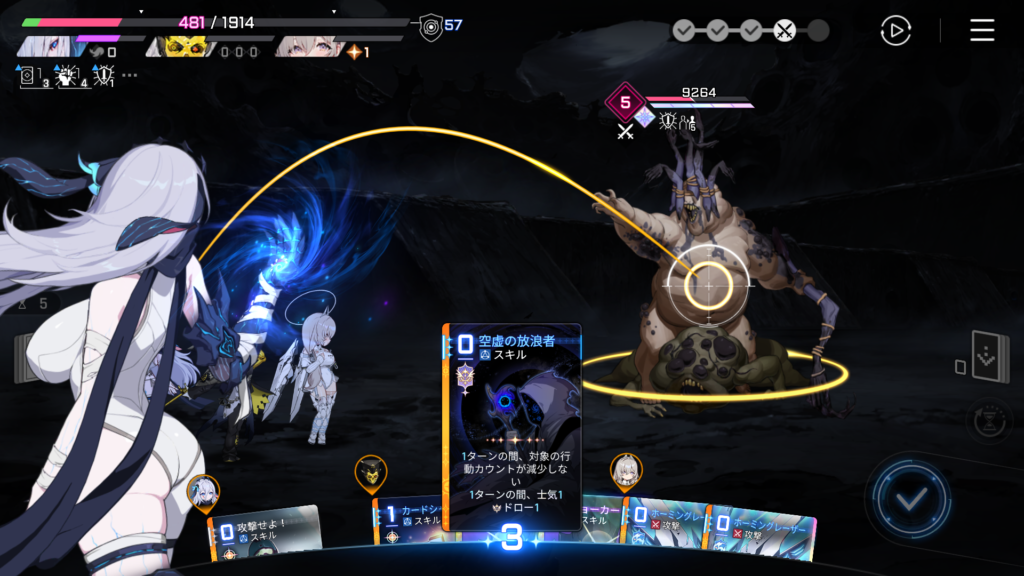This screenshot has width=1024, height=576.
Task: Click the hourglass turn-history icon
Action: click(988, 421)
